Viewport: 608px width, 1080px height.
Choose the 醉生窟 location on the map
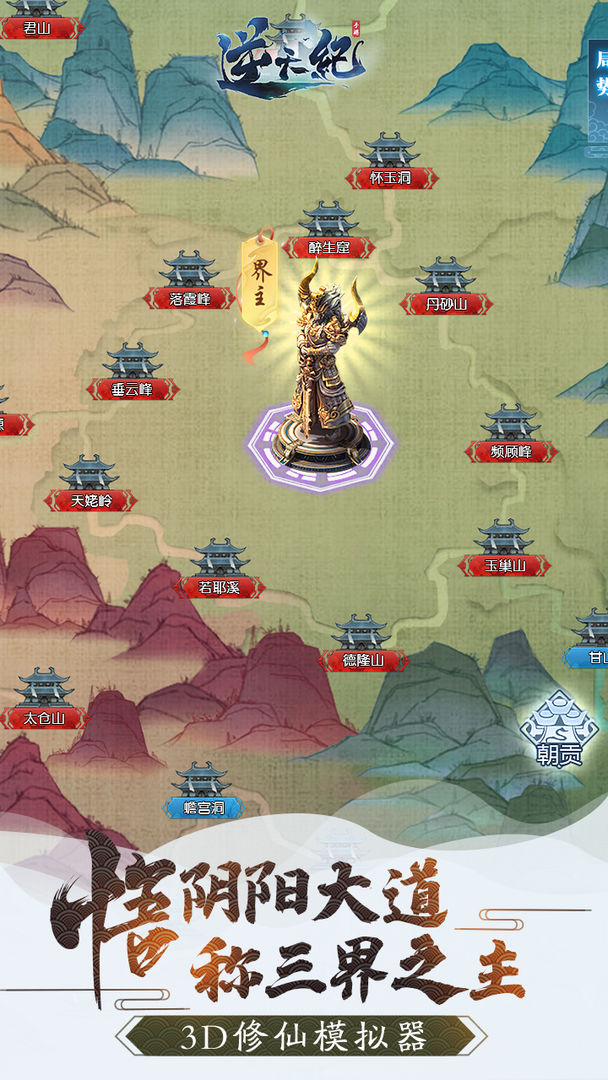329,234
